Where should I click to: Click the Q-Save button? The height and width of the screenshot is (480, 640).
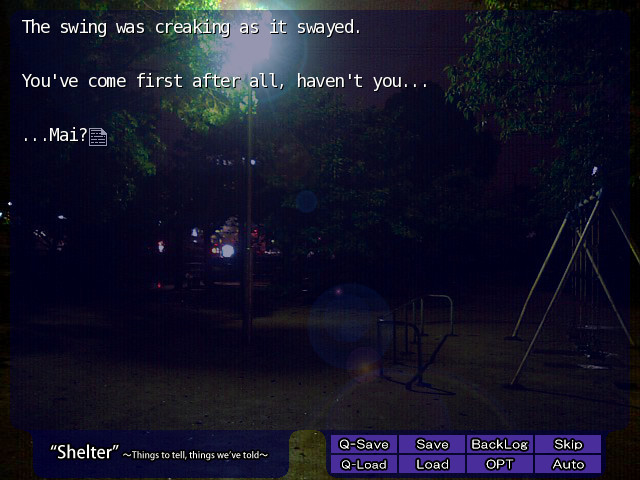[x=364, y=444]
